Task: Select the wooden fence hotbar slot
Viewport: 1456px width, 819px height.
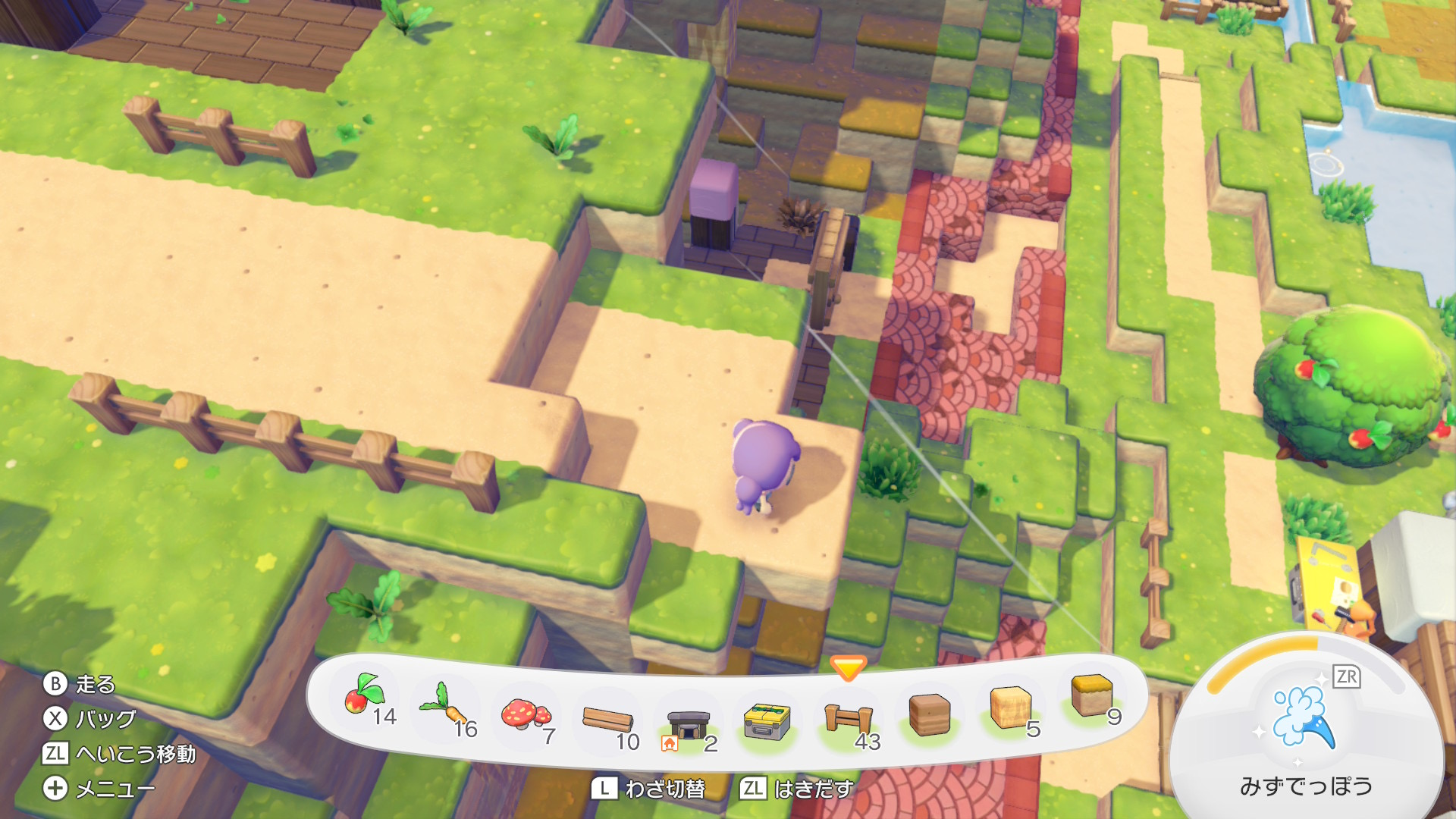Action: (x=849, y=717)
